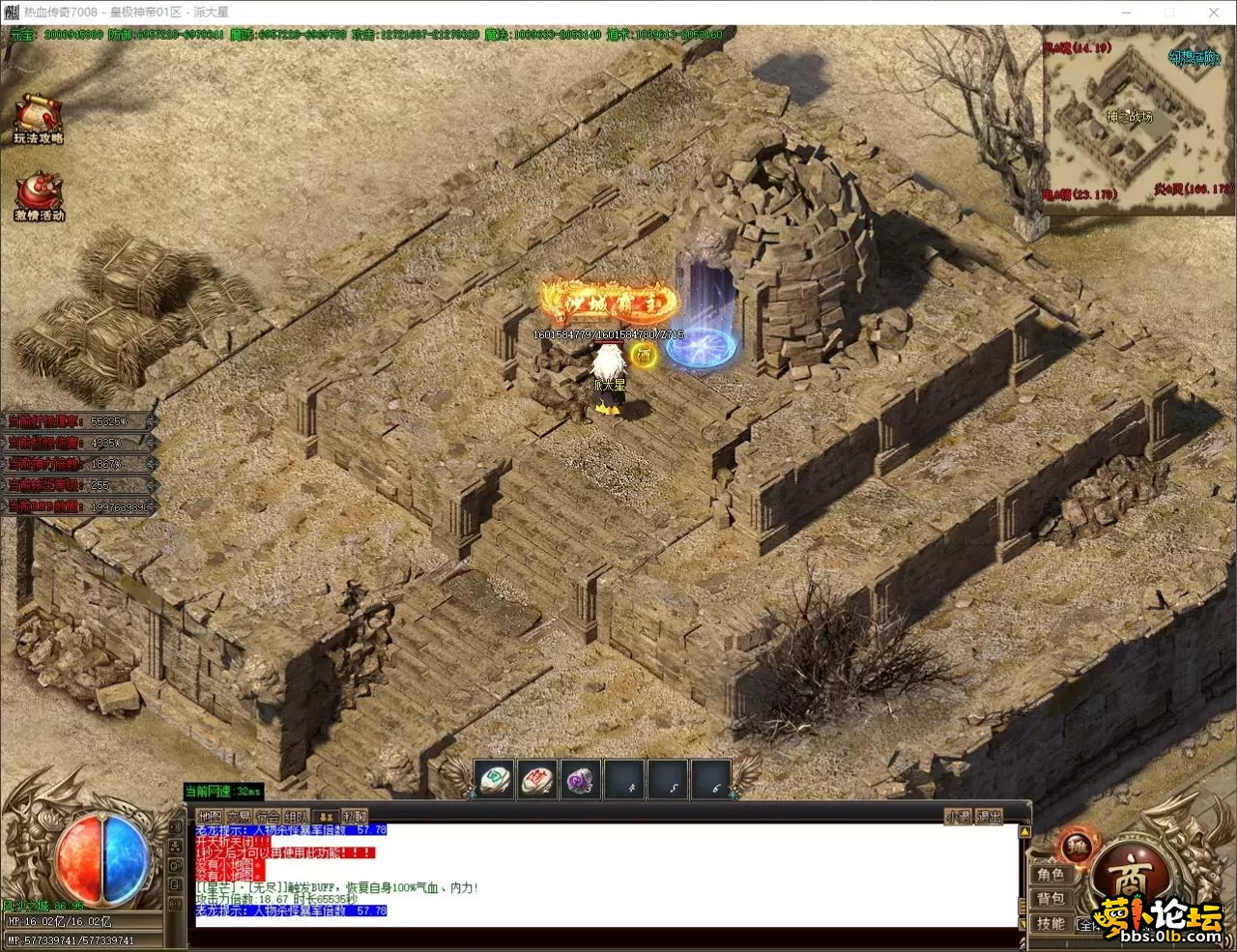
Task: Use the green rune stone hotbar item
Action: pyautogui.click(x=494, y=779)
